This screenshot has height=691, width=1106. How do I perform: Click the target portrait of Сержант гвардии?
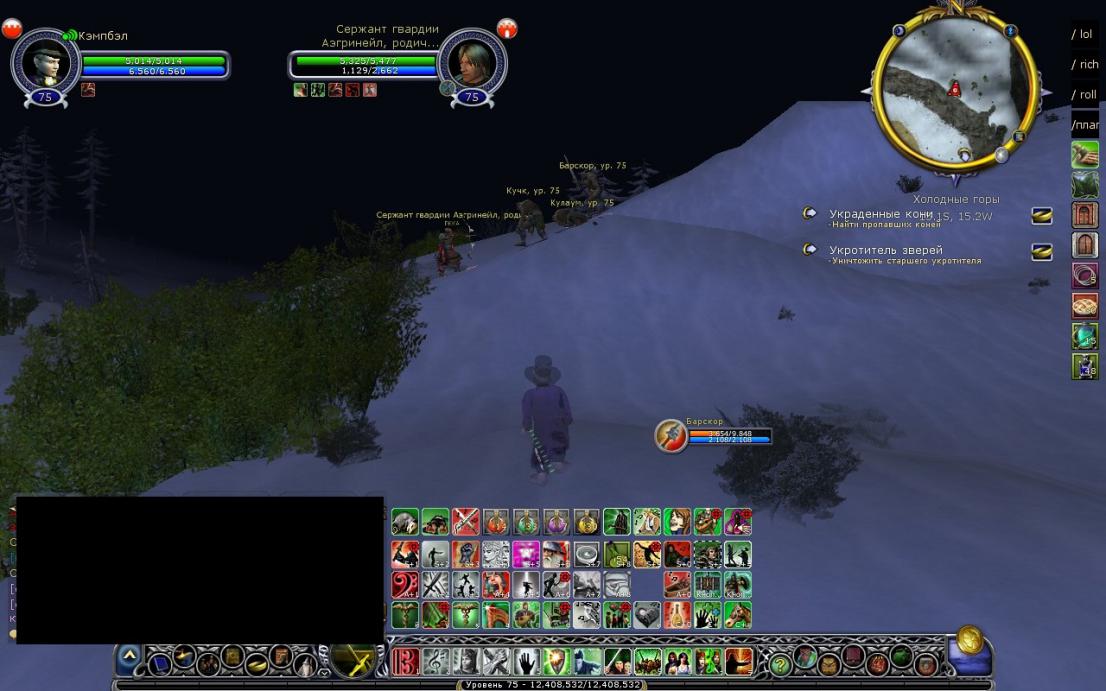tap(471, 60)
